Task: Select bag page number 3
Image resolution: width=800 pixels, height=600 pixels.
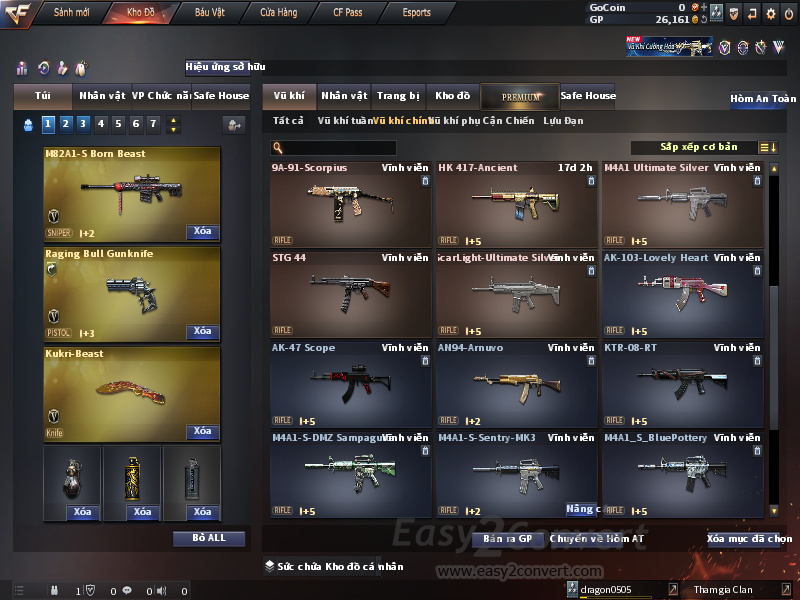Action: [x=83, y=124]
